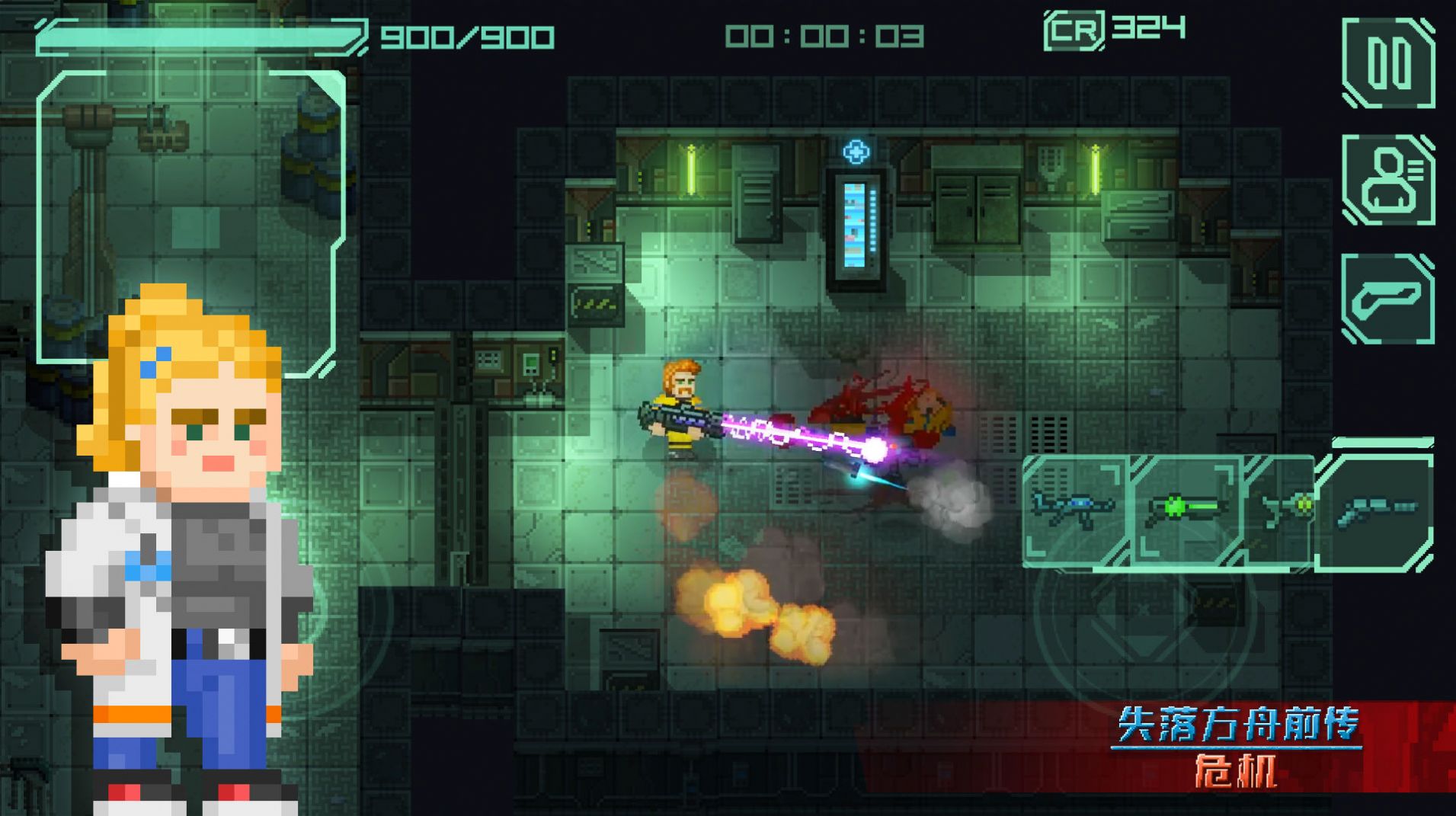Viewport: 1456px width, 816px height.
Task: Choose the partially hidden yellow-green orb gun
Action: [x=1284, y=509]
